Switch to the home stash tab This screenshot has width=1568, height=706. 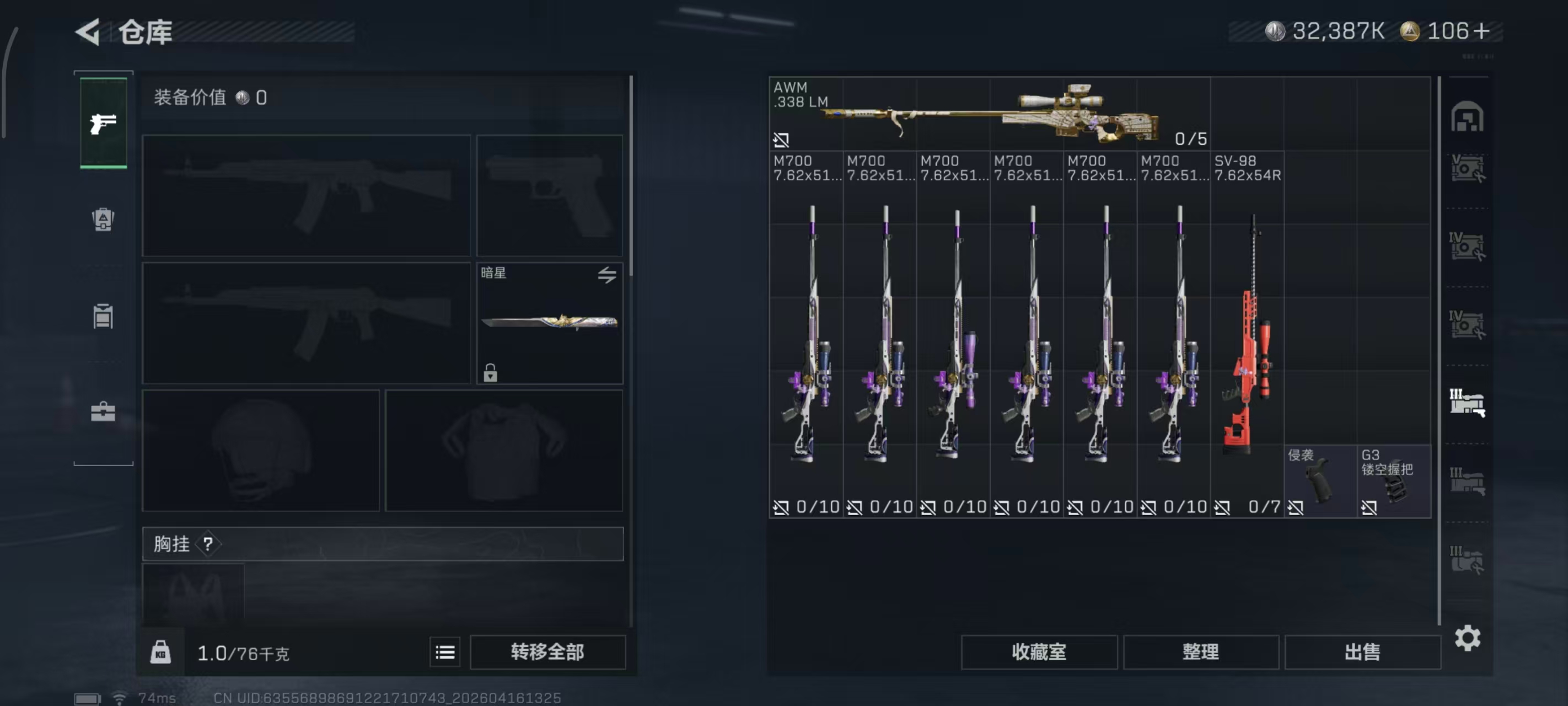click(x=1467, y=116)
